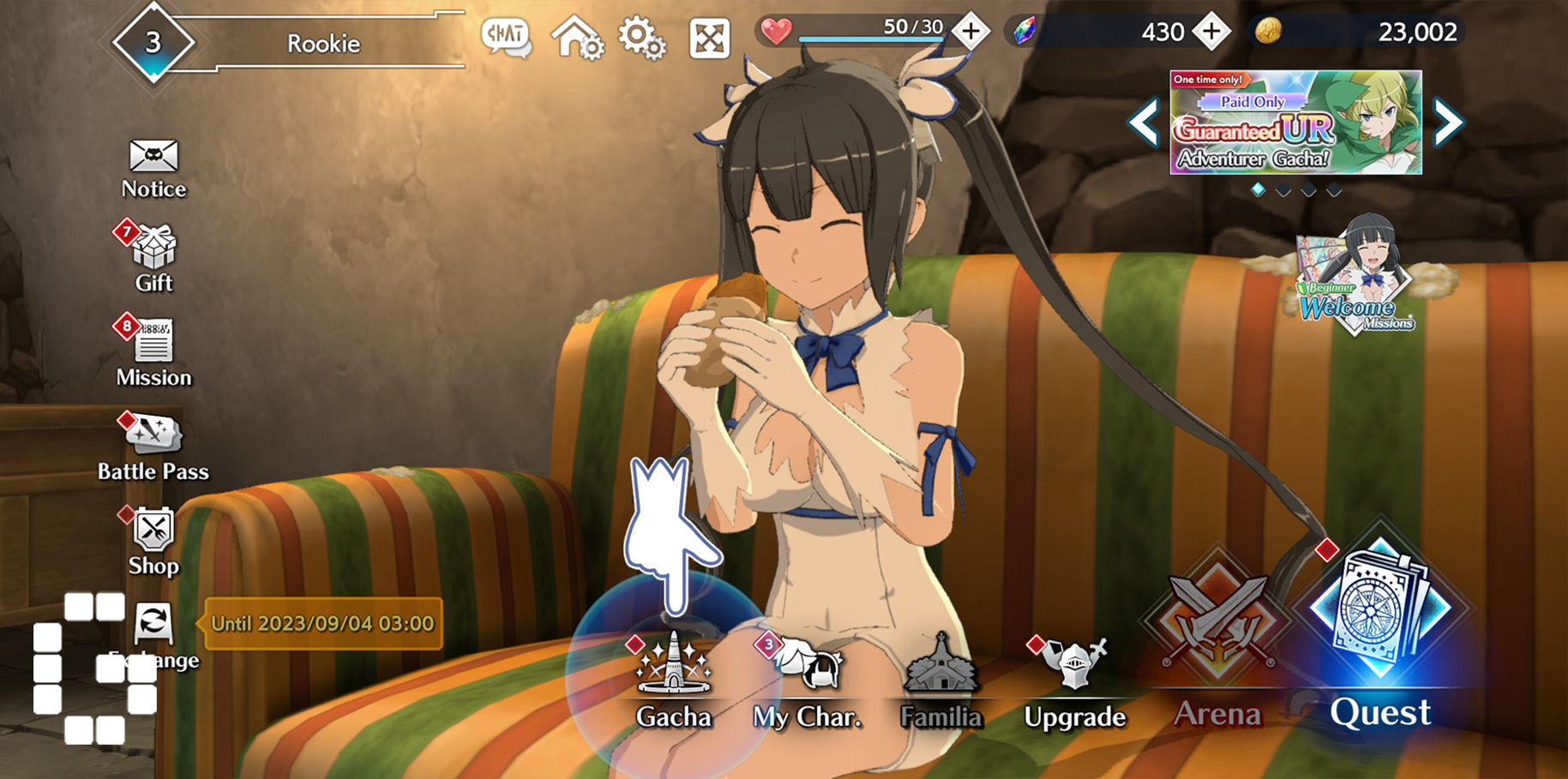This screenshot has width=1568, height=779.
Task: Open the gear settings menu
Action: click(x=642, y=38)
